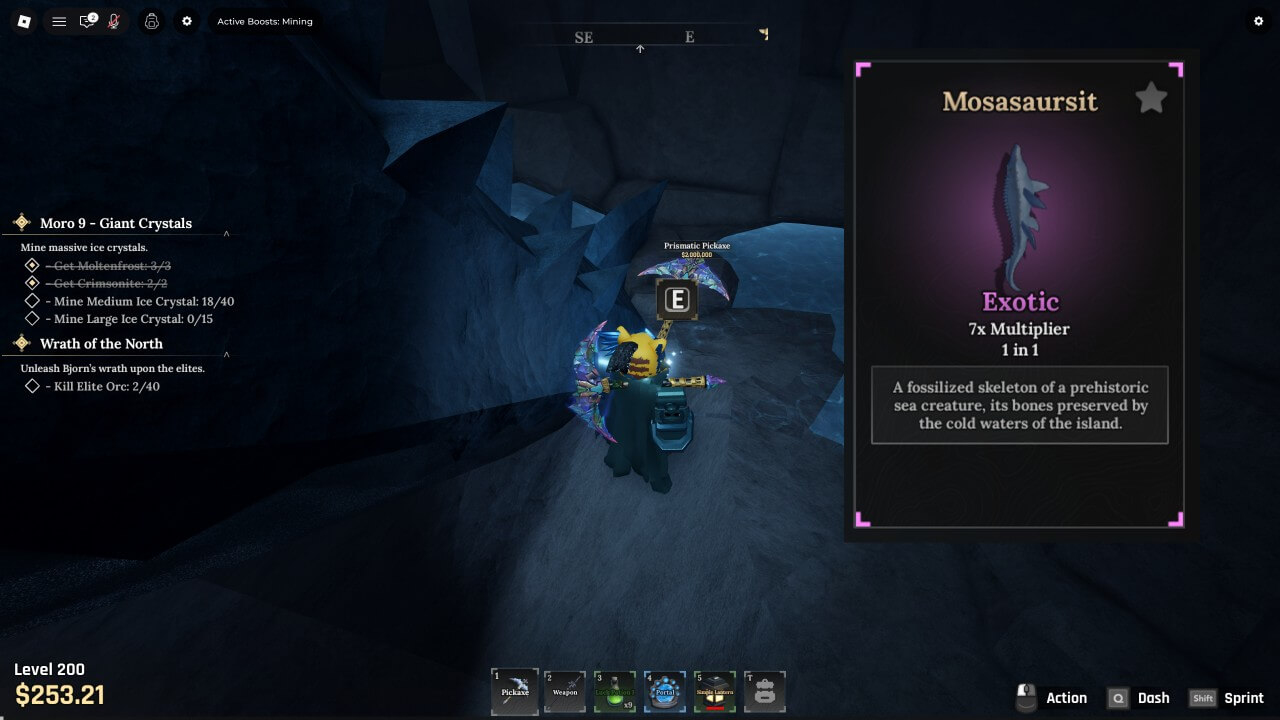
Task: Toggle the muted microphone icon
Action: (x=114, y=21)
